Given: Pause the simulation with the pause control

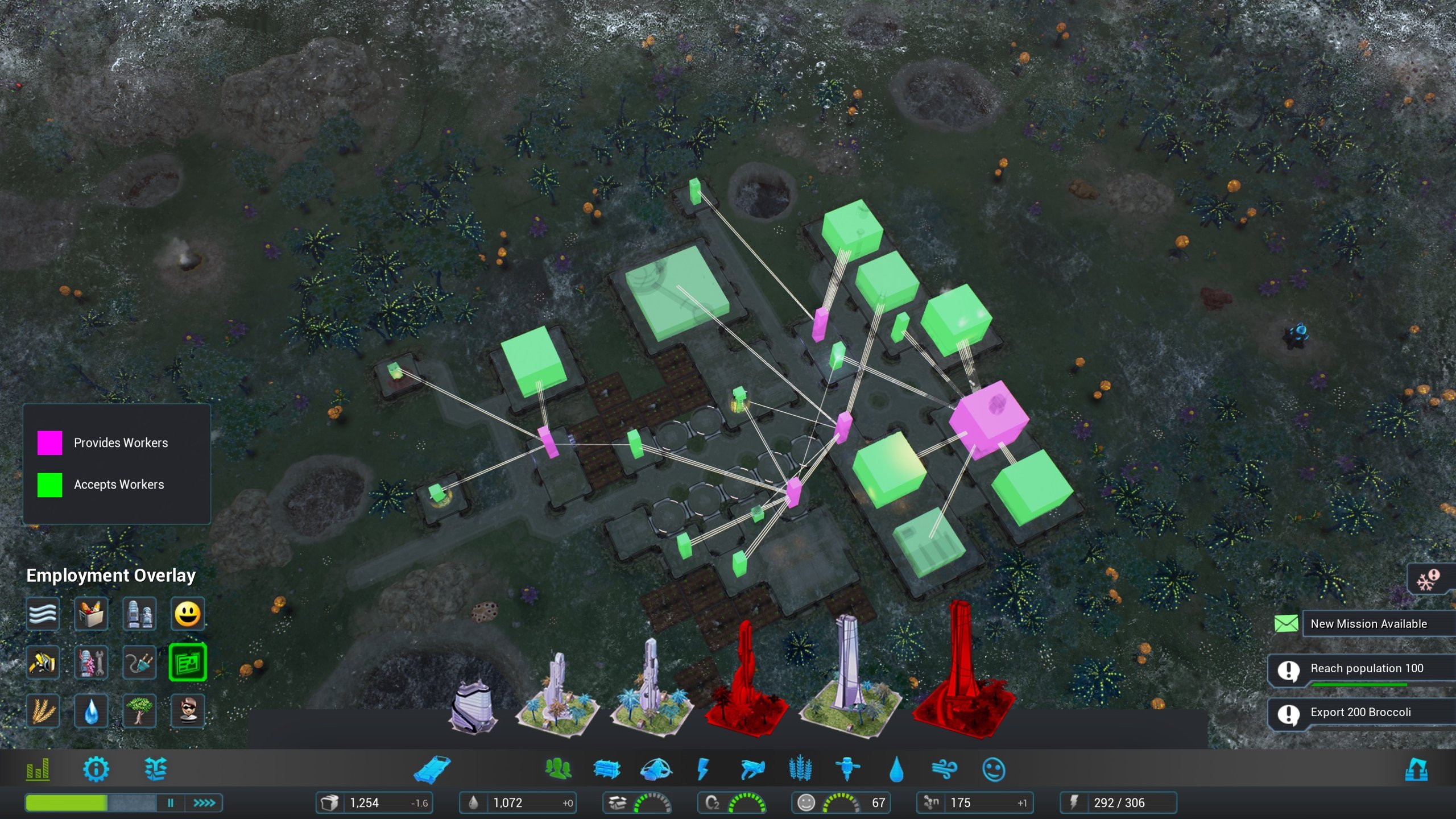Looking at the screenshot, I should (170, 804).
